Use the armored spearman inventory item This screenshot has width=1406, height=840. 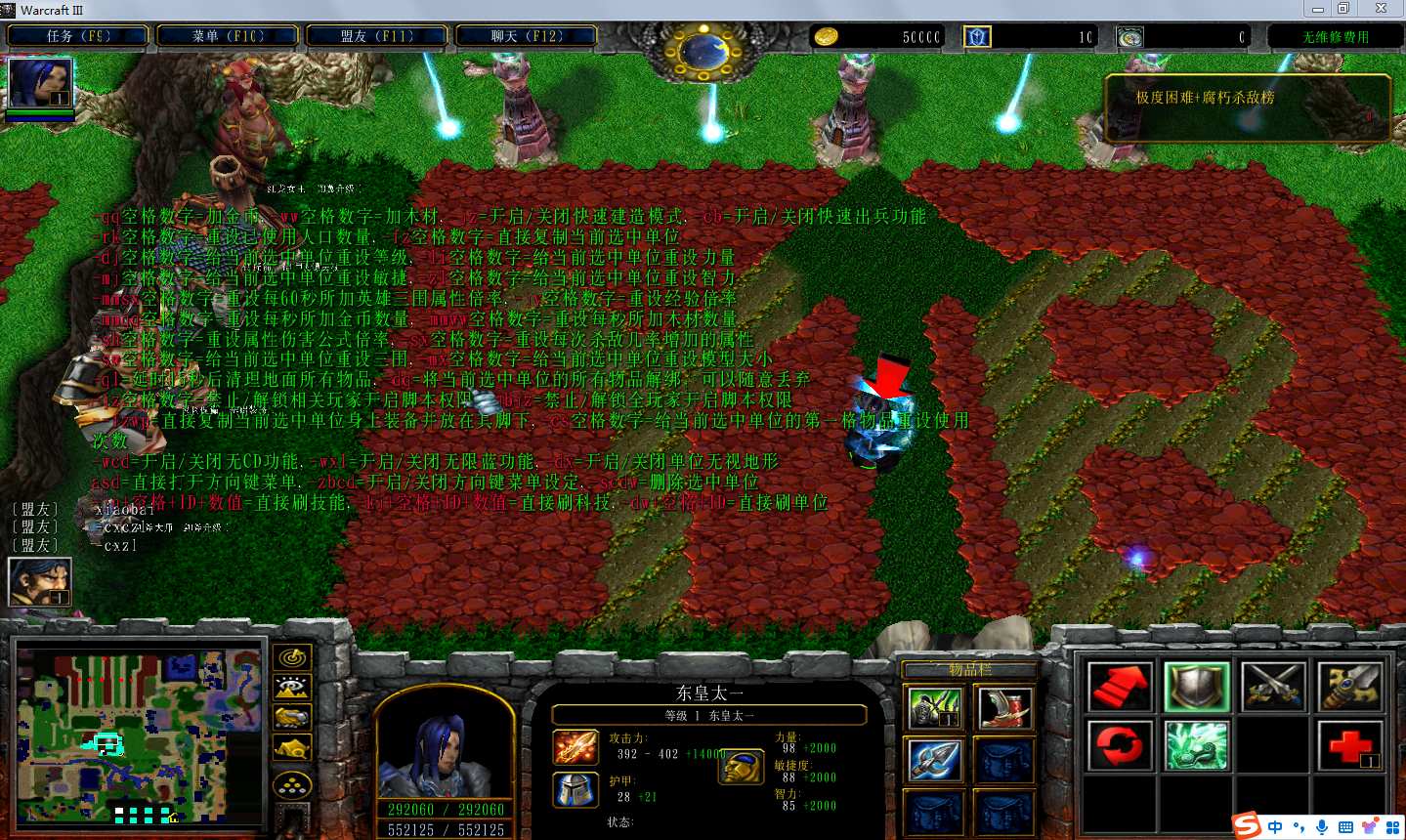click(935, 708)
